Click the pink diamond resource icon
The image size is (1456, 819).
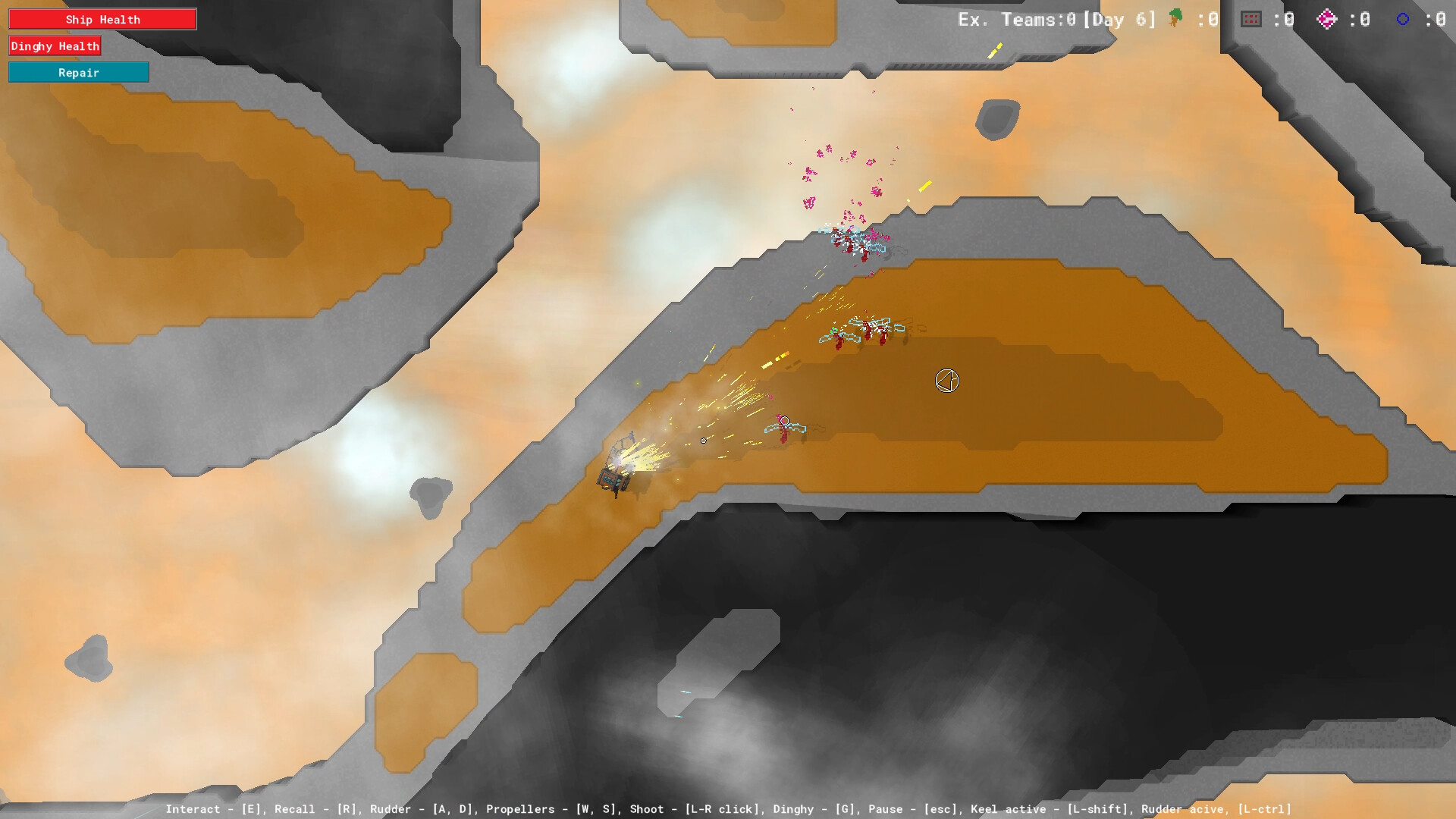pos(1326,18)
